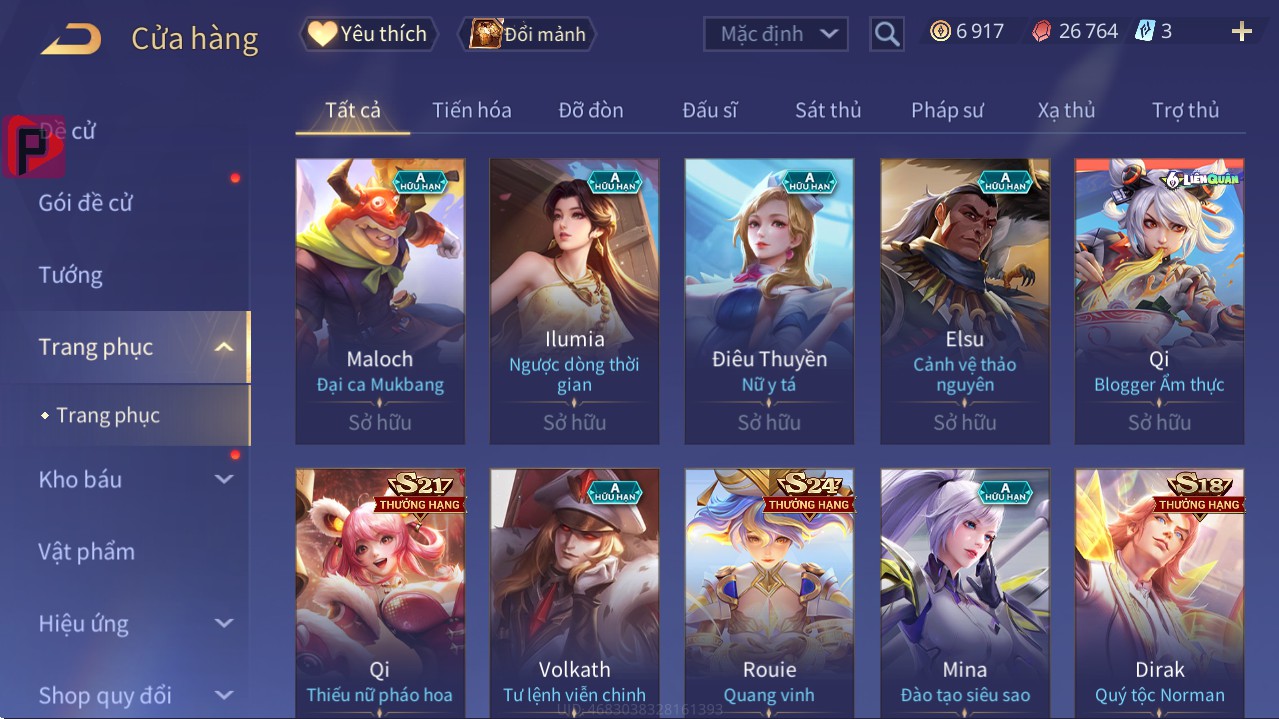This screenshot has height=719, width=1279.
Task: Show the Đấu sĩ category
Action: pyautogui.click(x=709, y=110)
